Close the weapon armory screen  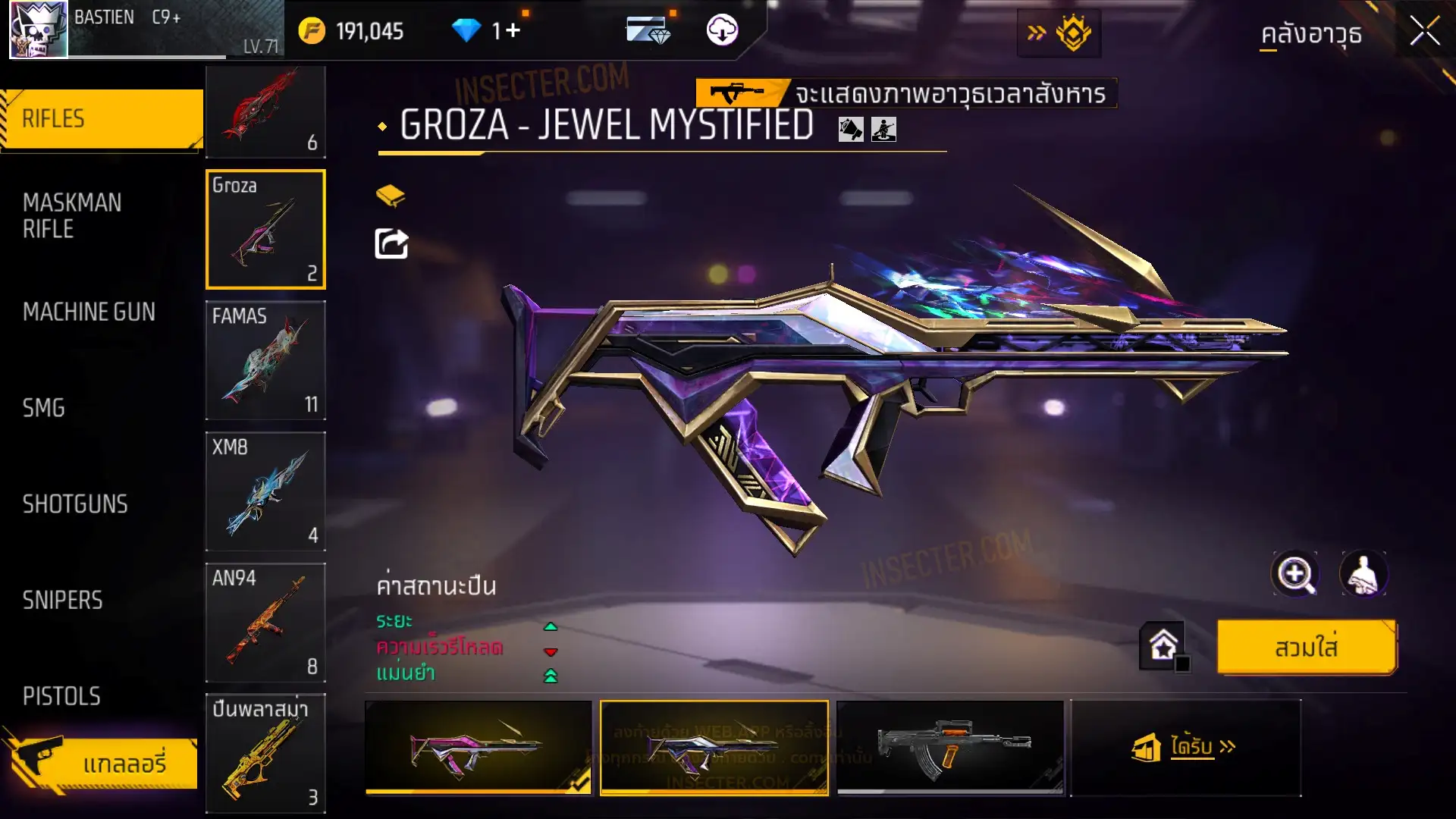pyautogui.click(x=1424, y=32)
